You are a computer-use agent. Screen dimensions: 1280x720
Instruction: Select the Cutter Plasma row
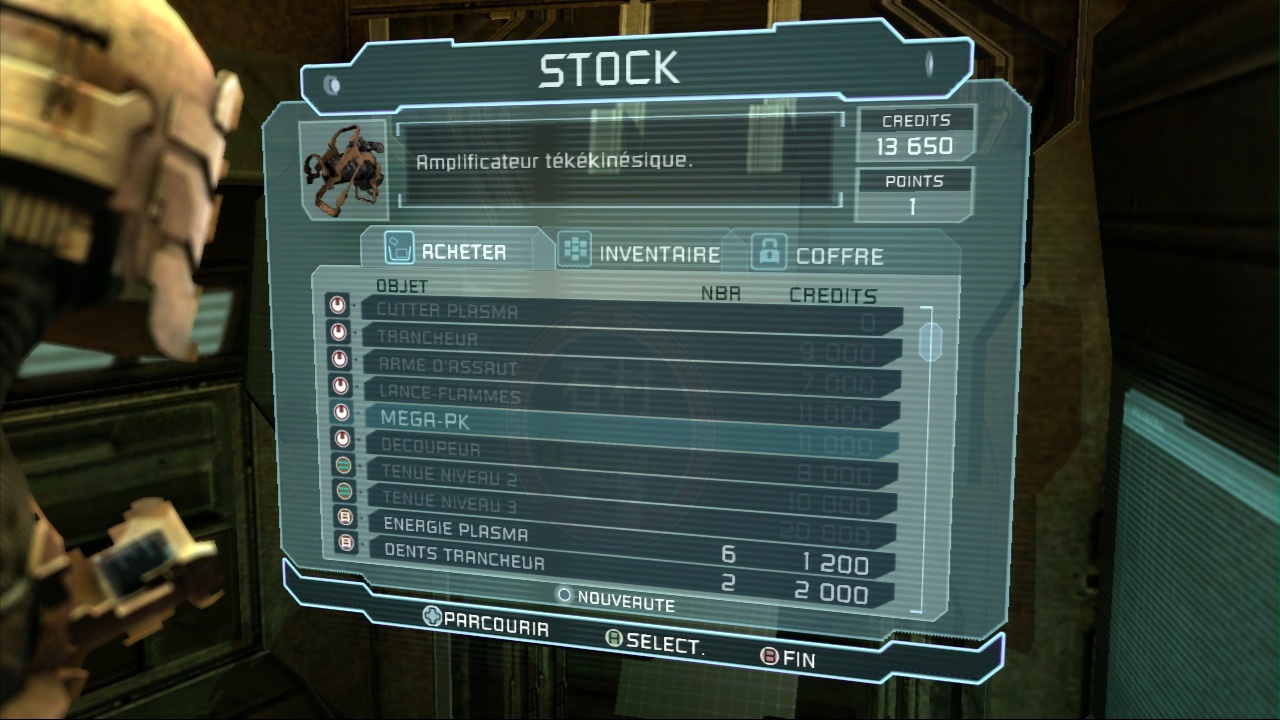447,311
